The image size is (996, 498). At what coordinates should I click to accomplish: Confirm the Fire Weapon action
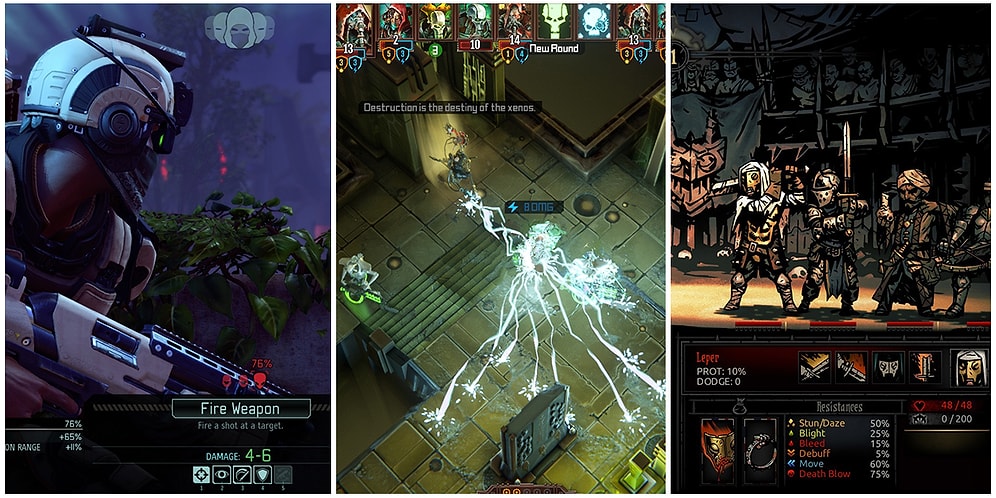[x=241, y=408]
